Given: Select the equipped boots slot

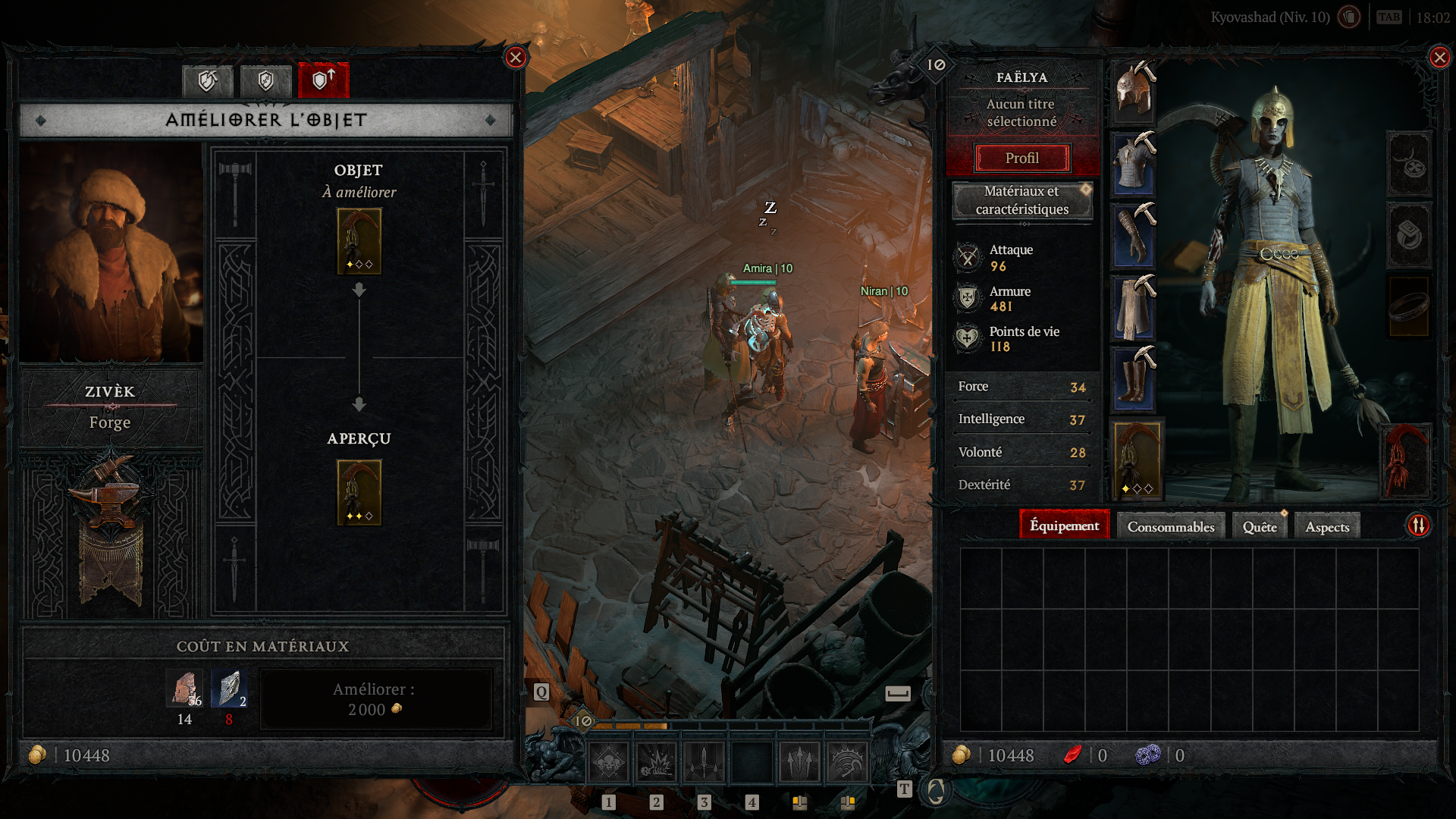Looking at the screenshot, I should (x=1134, y=378).
